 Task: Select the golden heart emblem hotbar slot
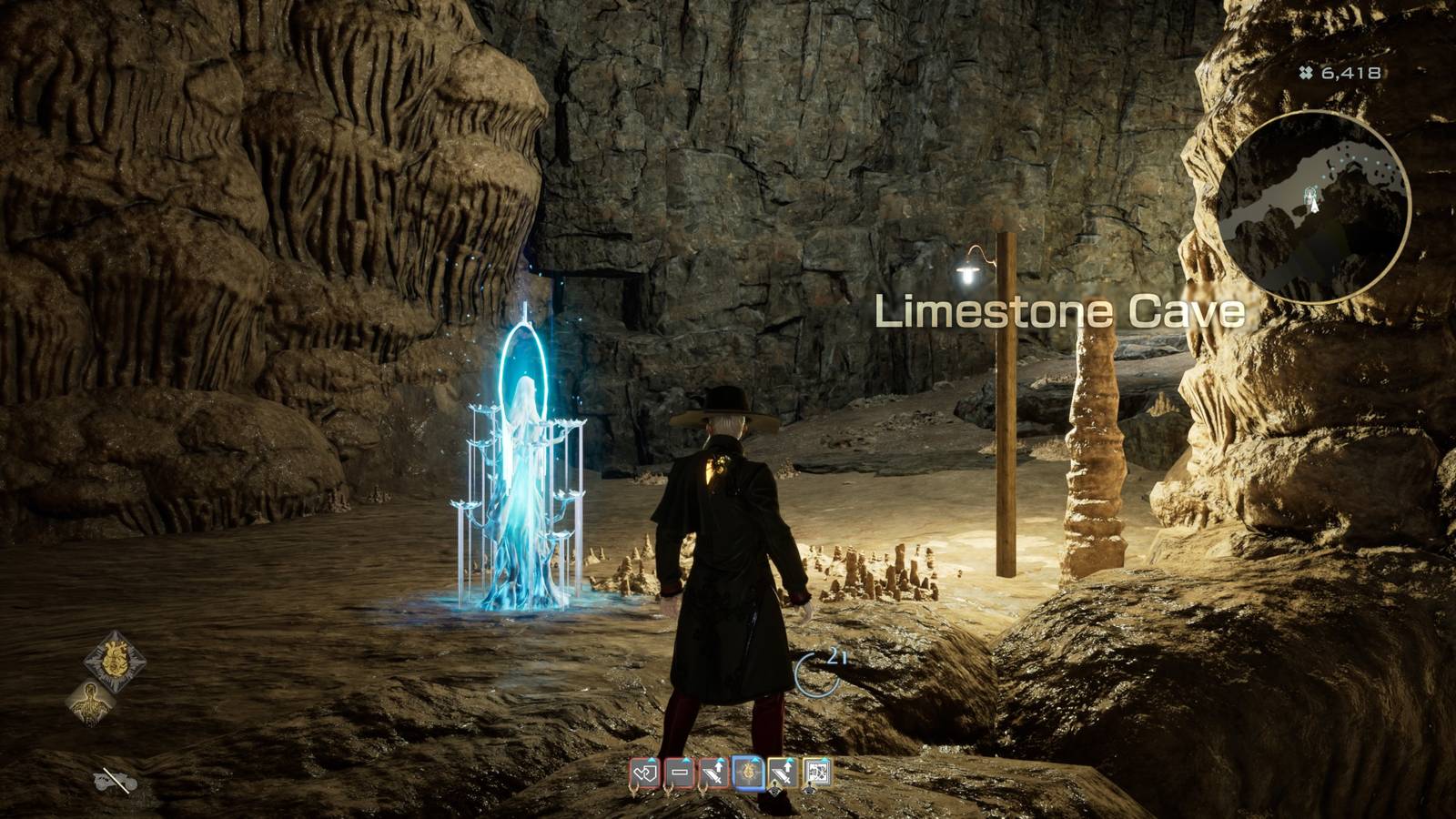coord(747,772)
